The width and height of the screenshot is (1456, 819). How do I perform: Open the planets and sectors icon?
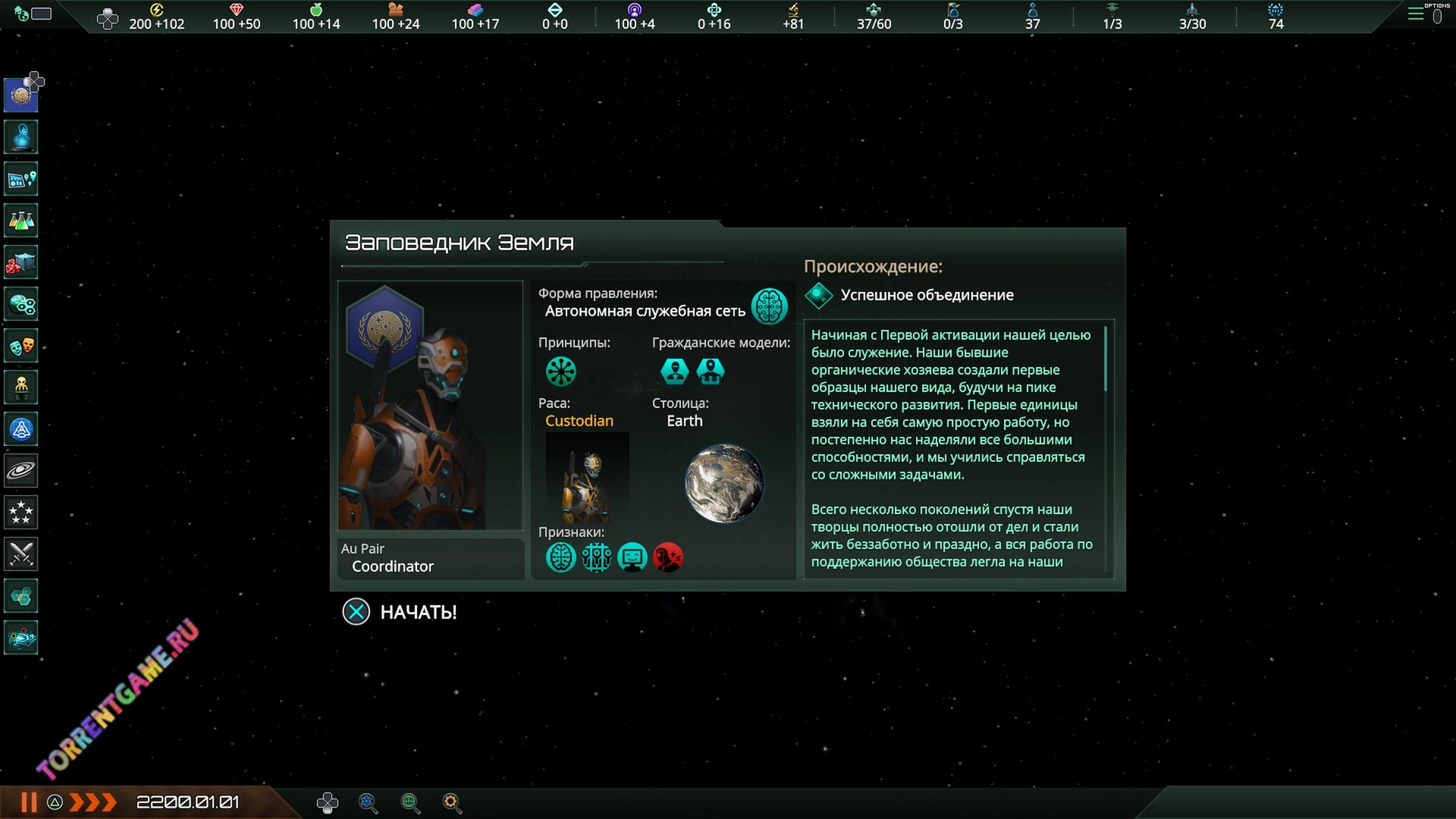(x=21, y=305)
